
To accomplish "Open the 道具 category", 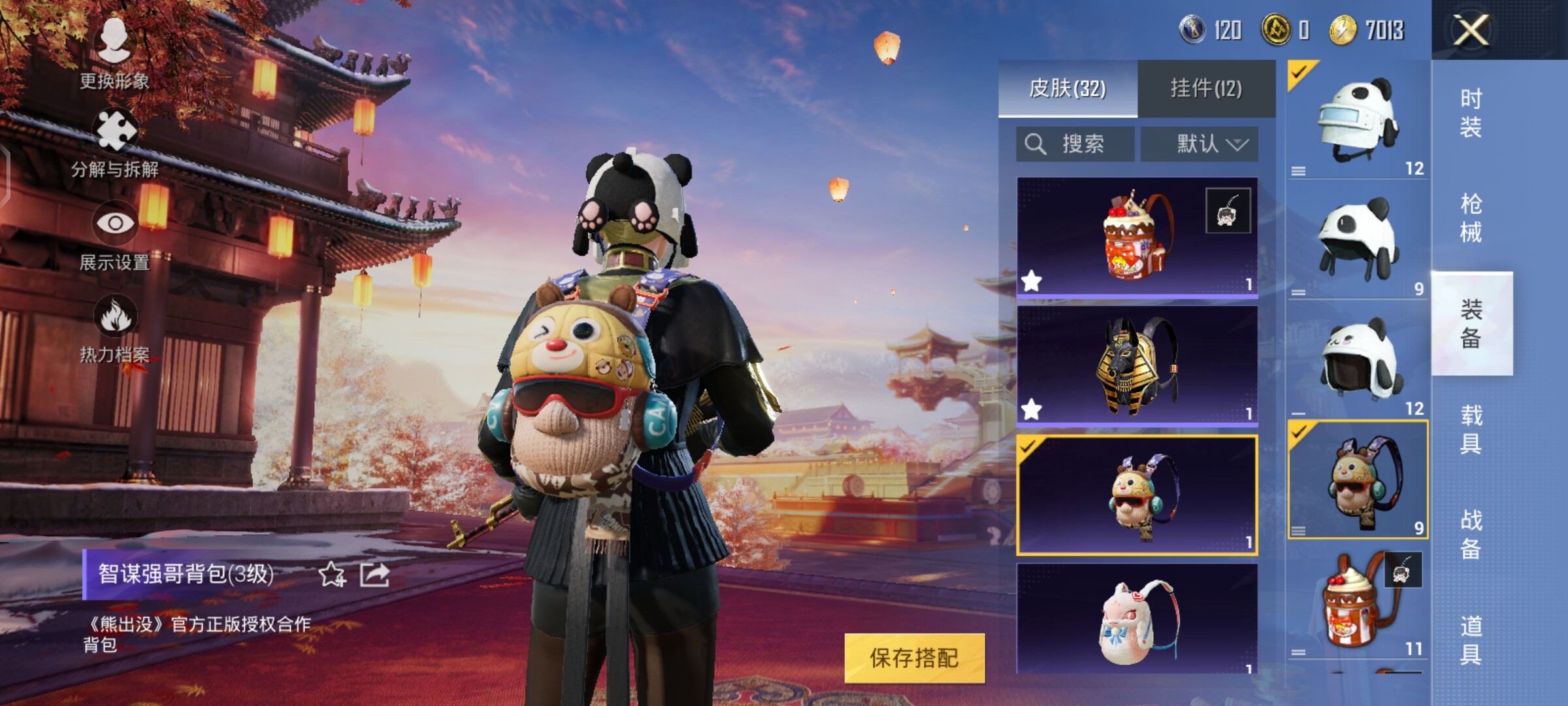I will (x=1471, y=641).
